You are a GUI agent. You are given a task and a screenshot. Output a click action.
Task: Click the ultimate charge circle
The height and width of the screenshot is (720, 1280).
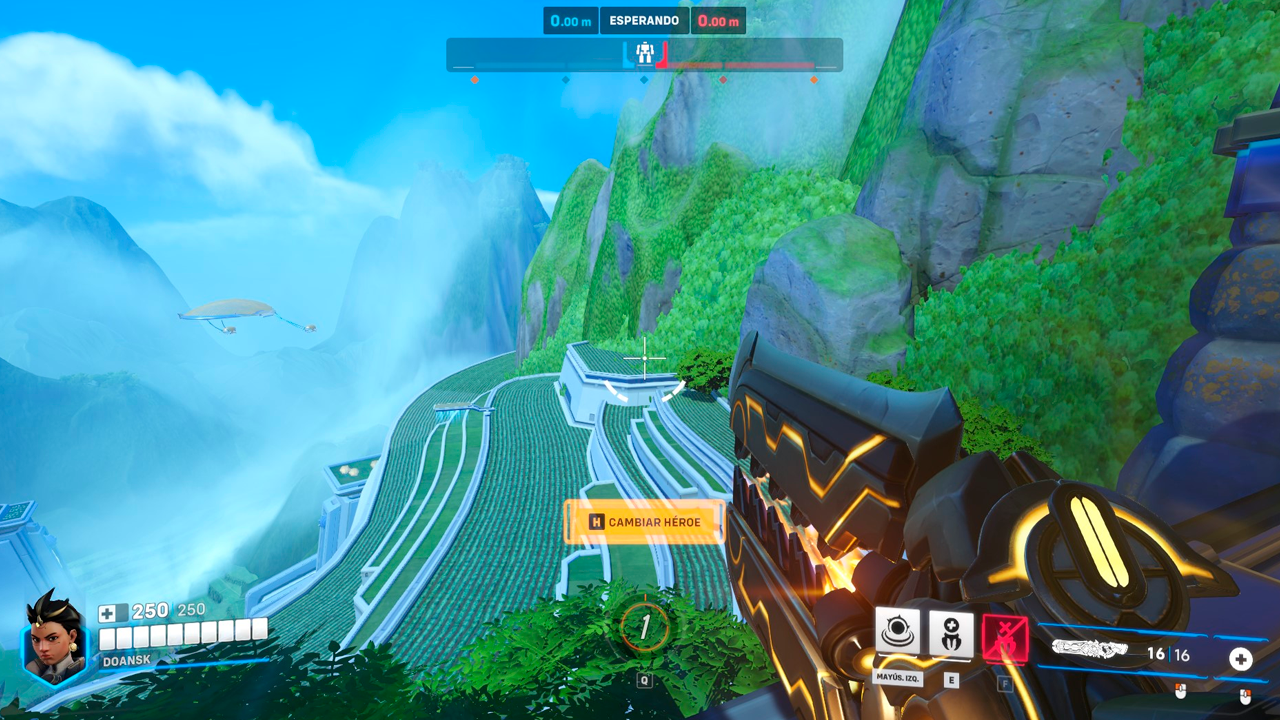pyautogui.click(x=645, y=627)
